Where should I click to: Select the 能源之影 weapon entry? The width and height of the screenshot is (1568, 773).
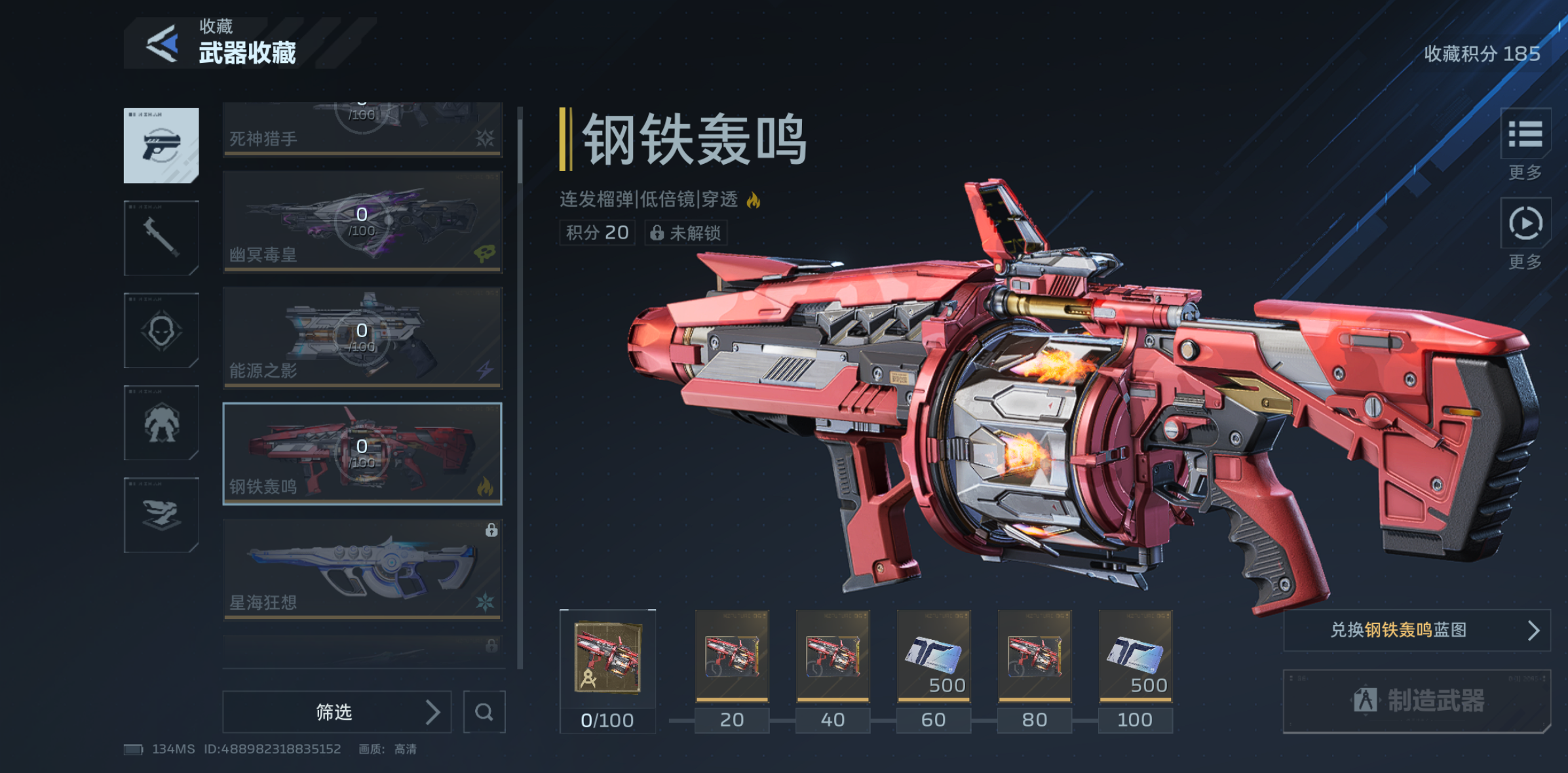click(362, 337)
